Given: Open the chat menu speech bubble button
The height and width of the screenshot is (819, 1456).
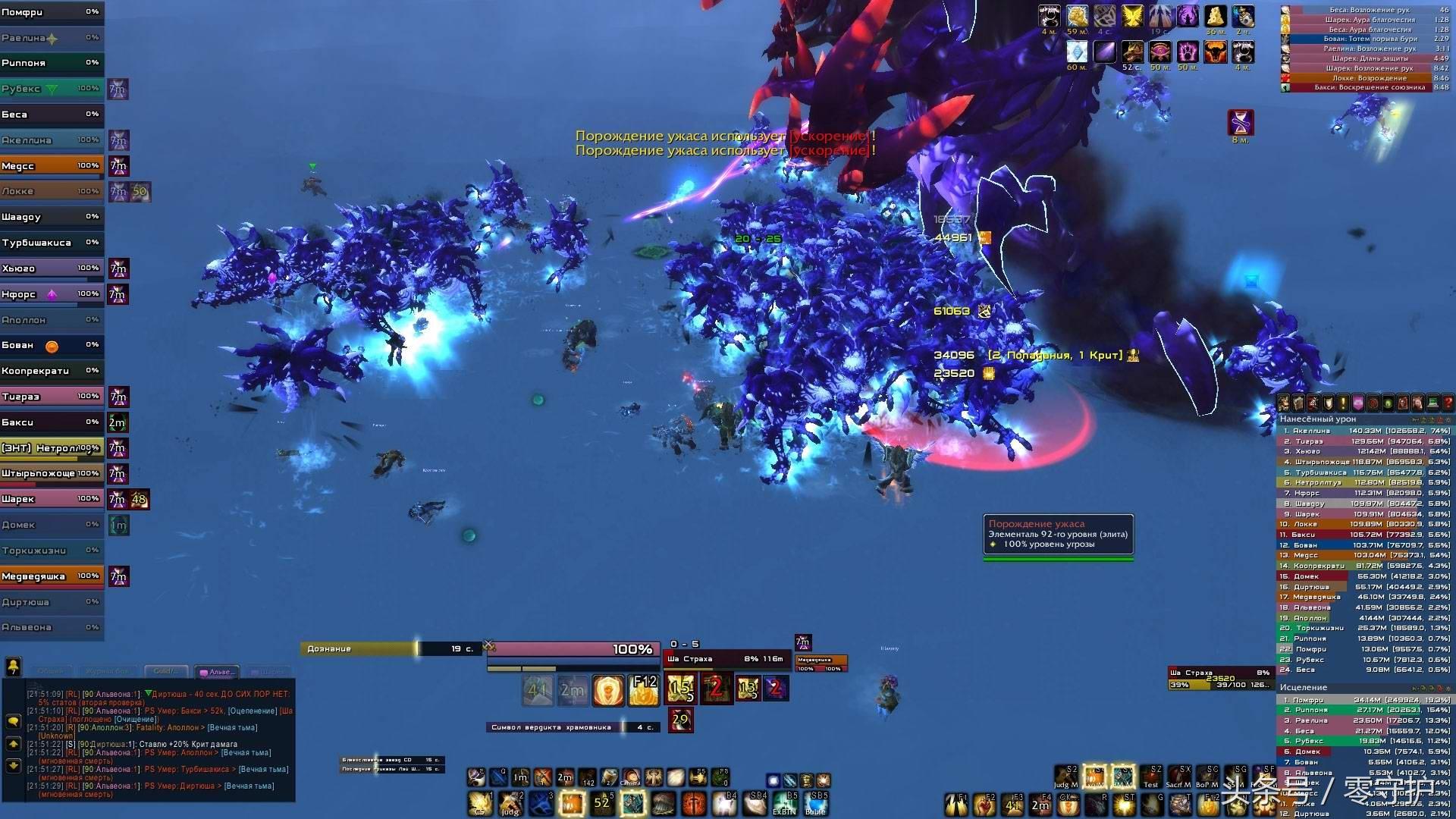Looking at the screenshot, I should [x=14, y=720].
